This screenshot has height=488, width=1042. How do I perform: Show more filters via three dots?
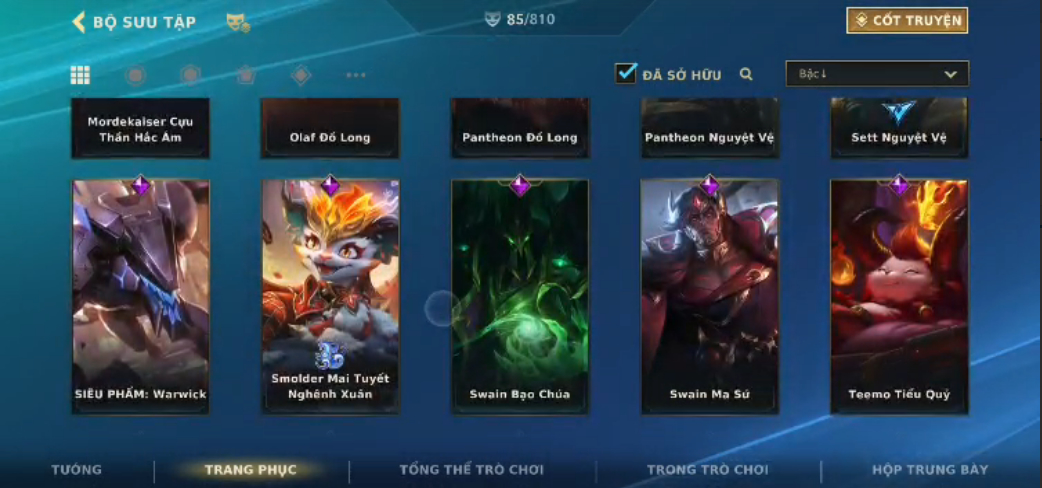point(356,75)
